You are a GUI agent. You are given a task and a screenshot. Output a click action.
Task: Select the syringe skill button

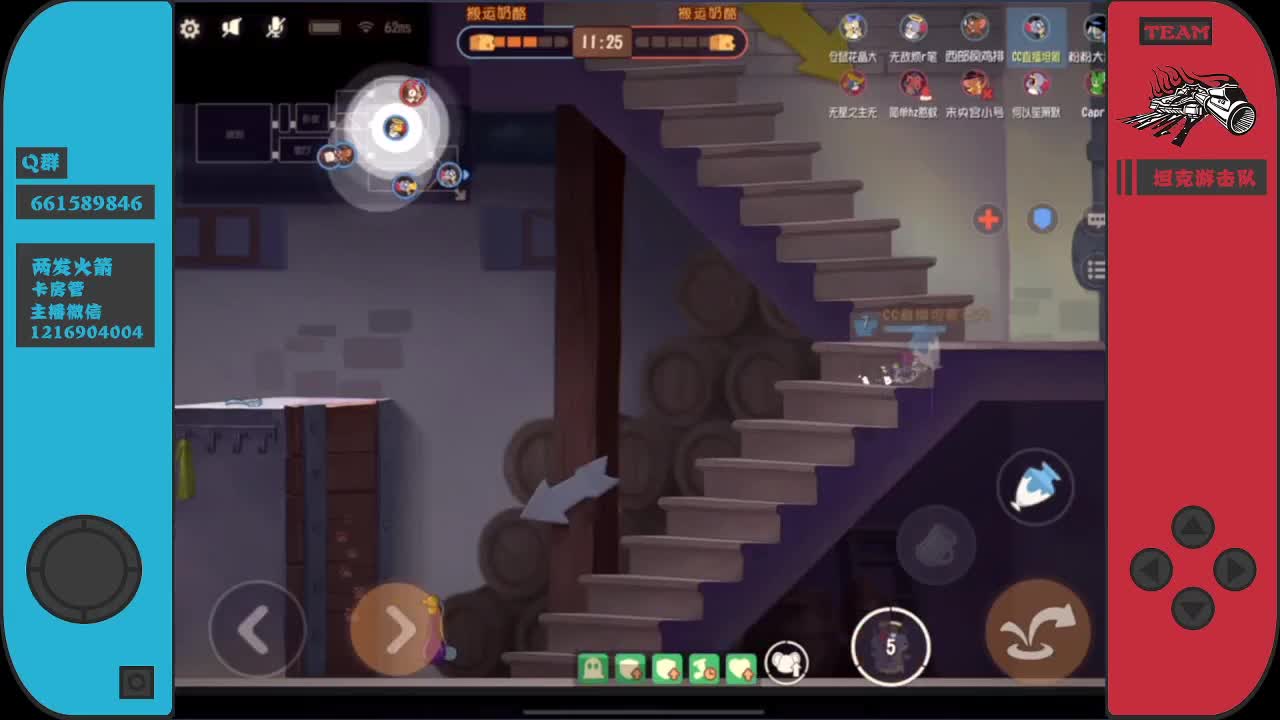[1036, 485]
